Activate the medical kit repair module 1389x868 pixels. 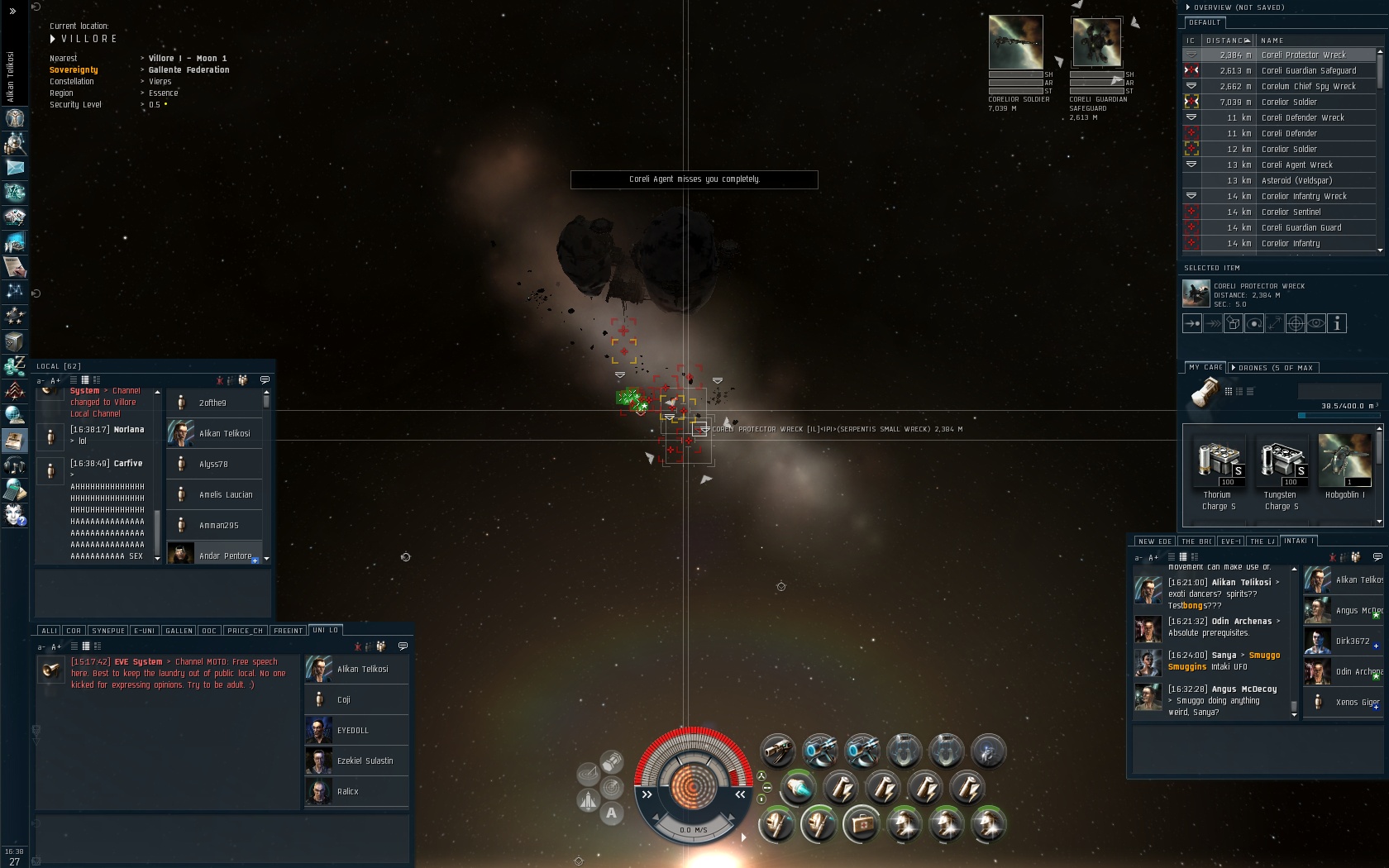[x=861, y=824]
